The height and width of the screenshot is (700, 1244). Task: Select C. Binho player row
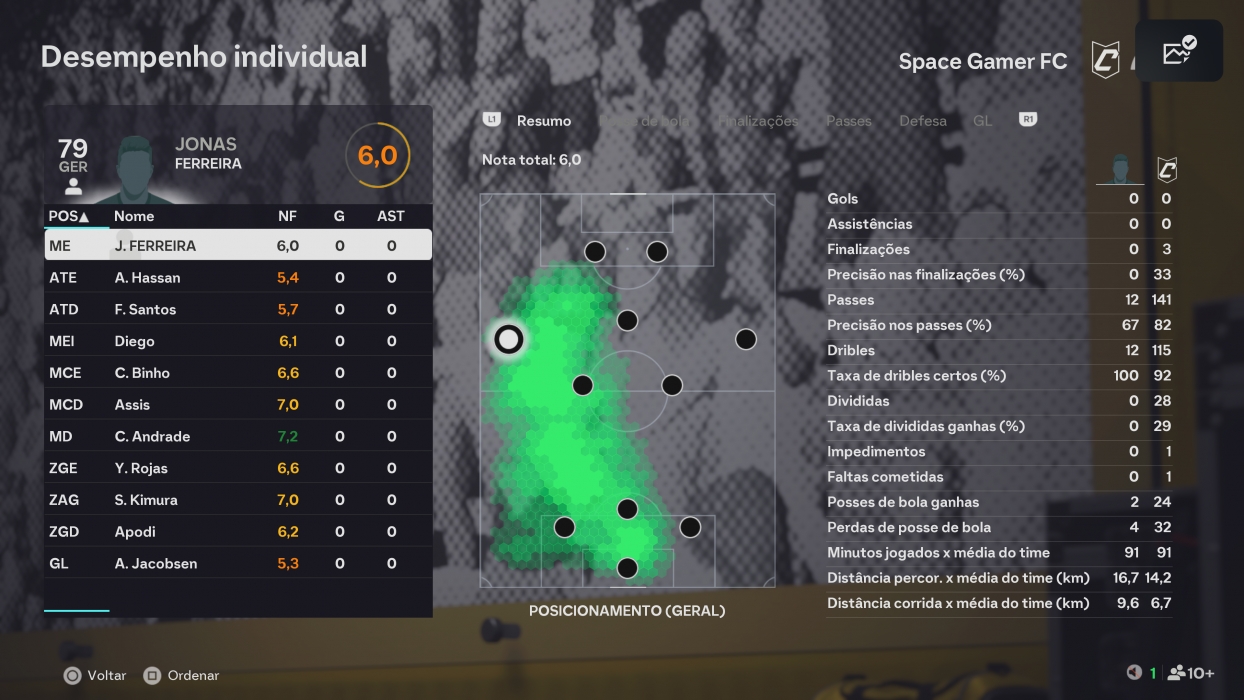click(238, 373)
